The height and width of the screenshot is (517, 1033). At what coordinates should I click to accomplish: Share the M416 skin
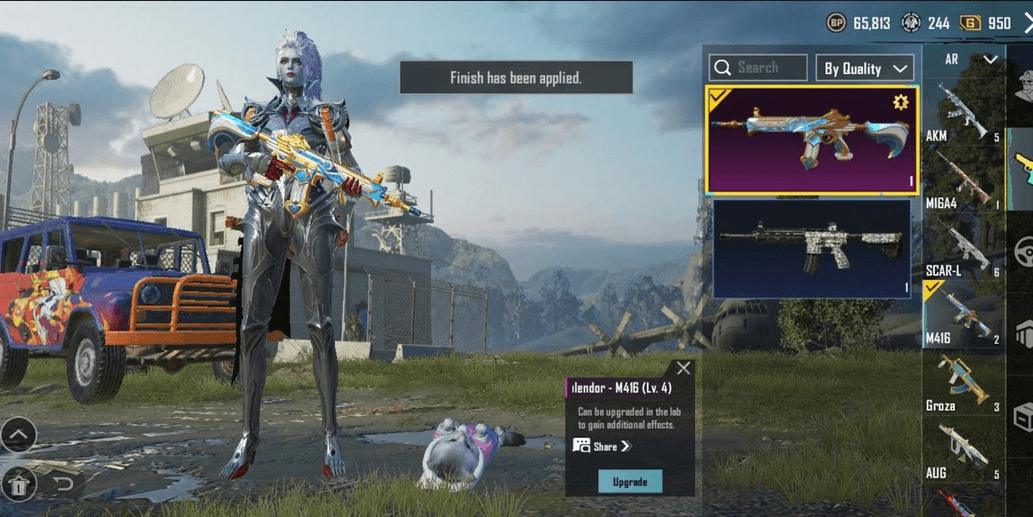click(603, 446)
